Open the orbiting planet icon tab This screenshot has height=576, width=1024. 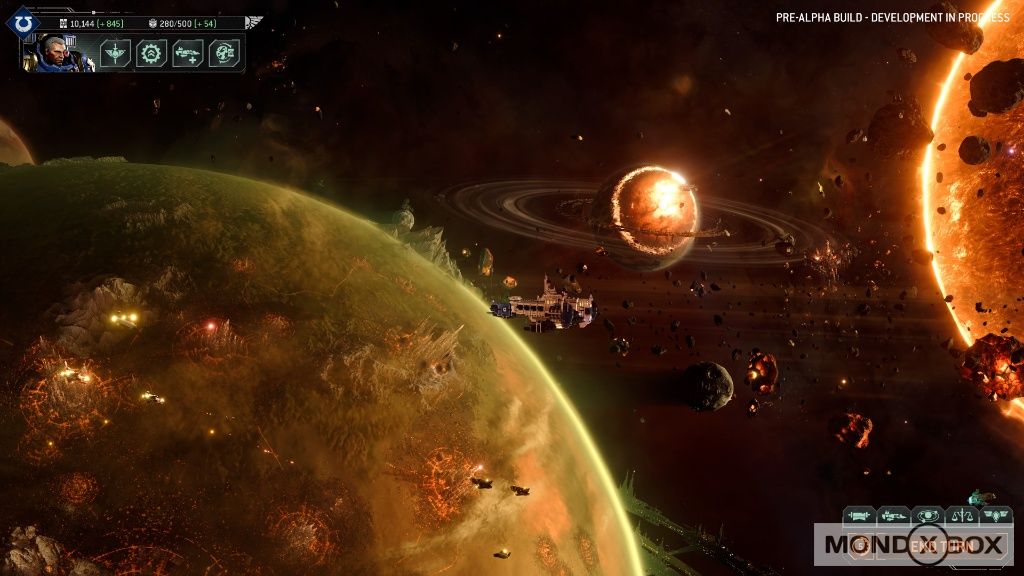928,515
